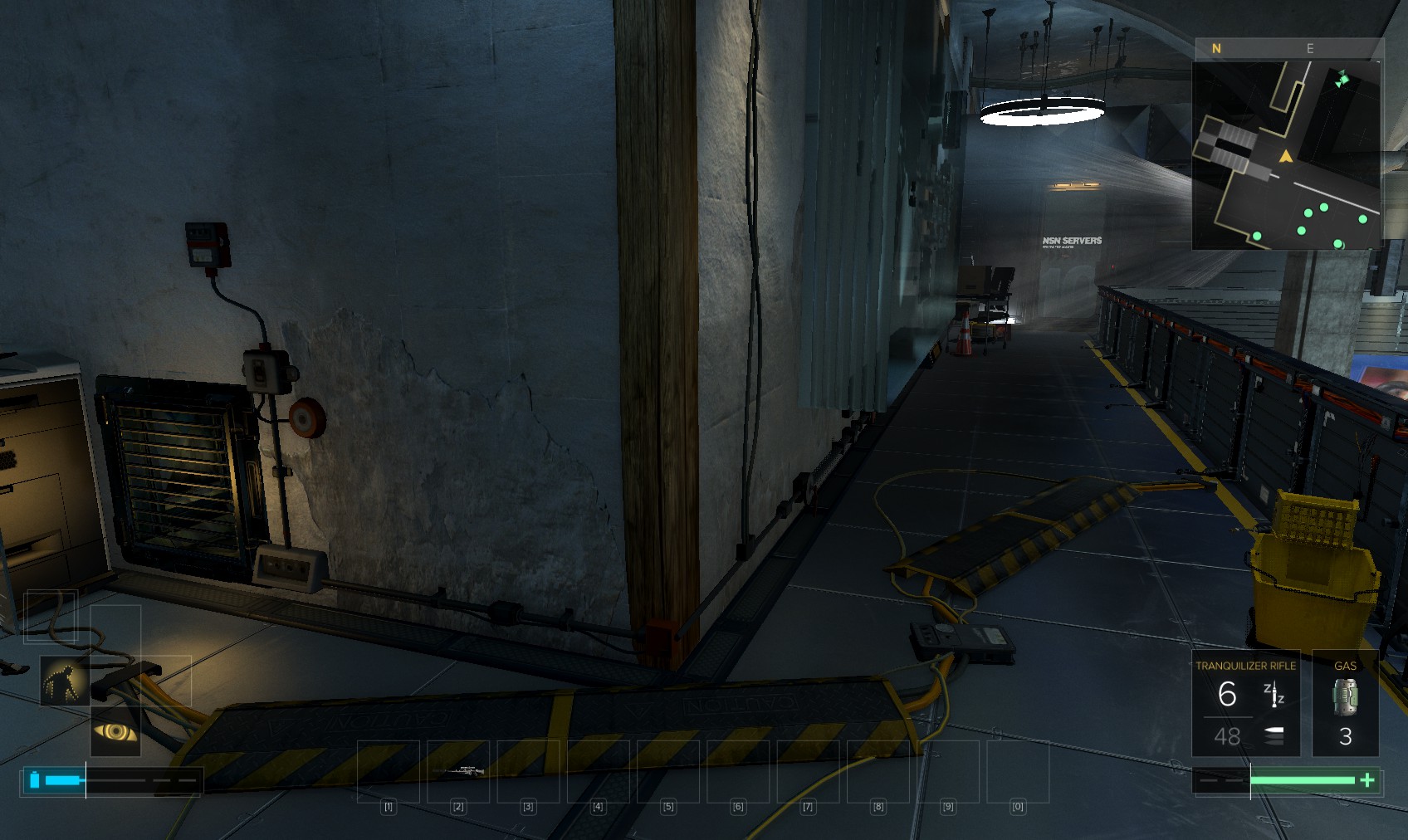
Task: Activate the glowing figure augmentation icon
Action: tap(65, 681)
